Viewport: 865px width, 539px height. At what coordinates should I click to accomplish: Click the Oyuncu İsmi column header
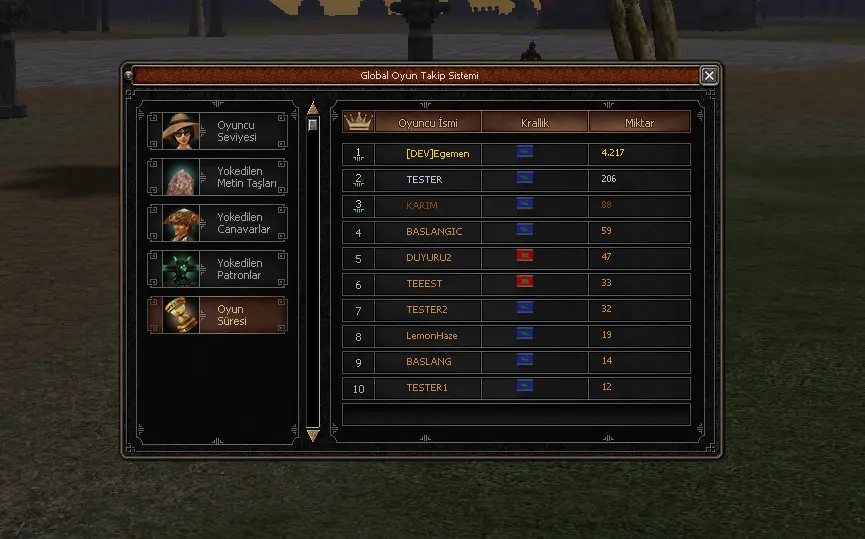pyautogui.click(x=427, y=122)
